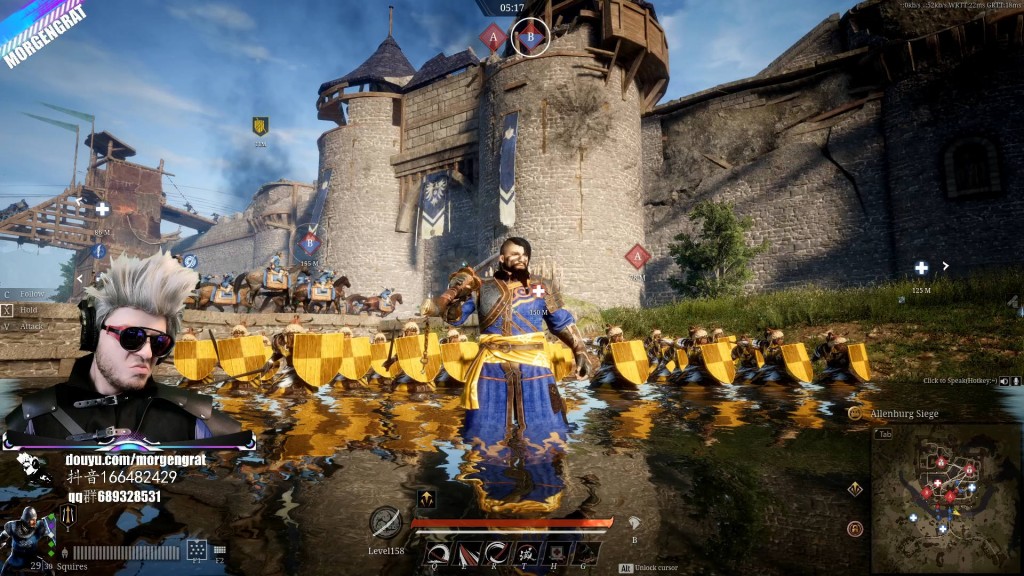This screenshot has height=576, width=1024.
Task: Select circled capture point B marker
Action: (530, 37)
